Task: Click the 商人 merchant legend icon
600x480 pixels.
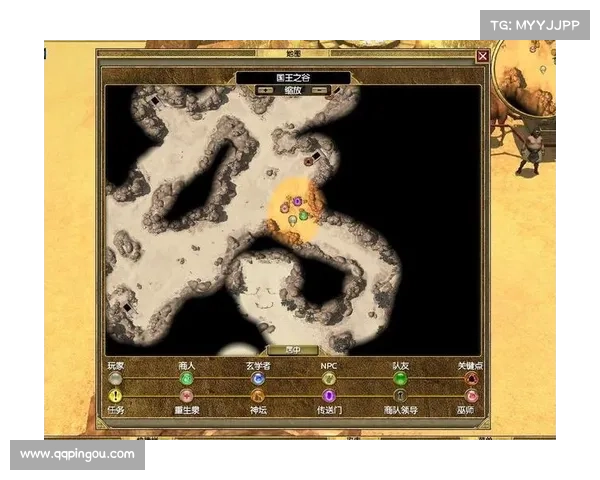Action: [186, 379]
